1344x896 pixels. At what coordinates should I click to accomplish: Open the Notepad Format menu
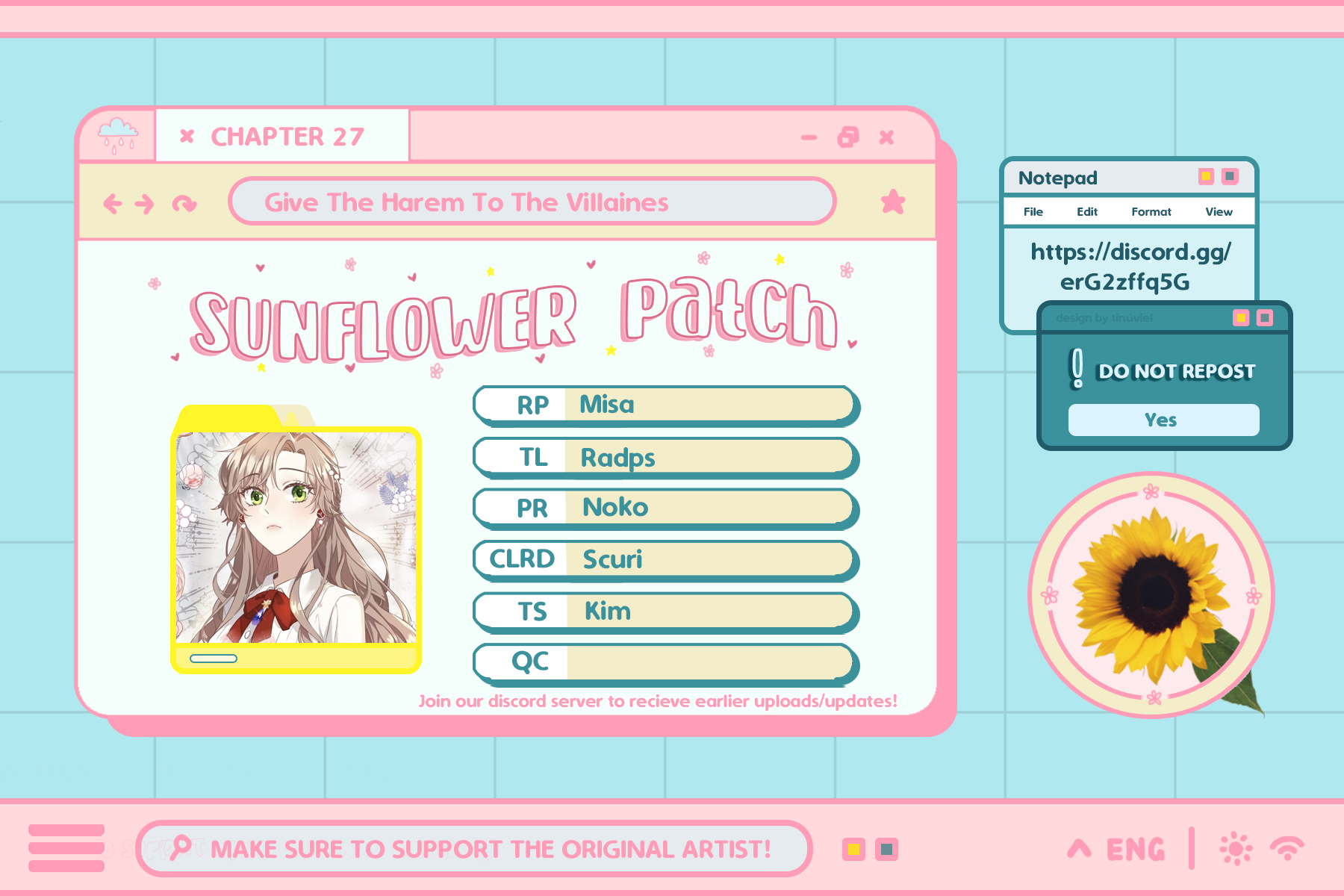coord(1151,212)
